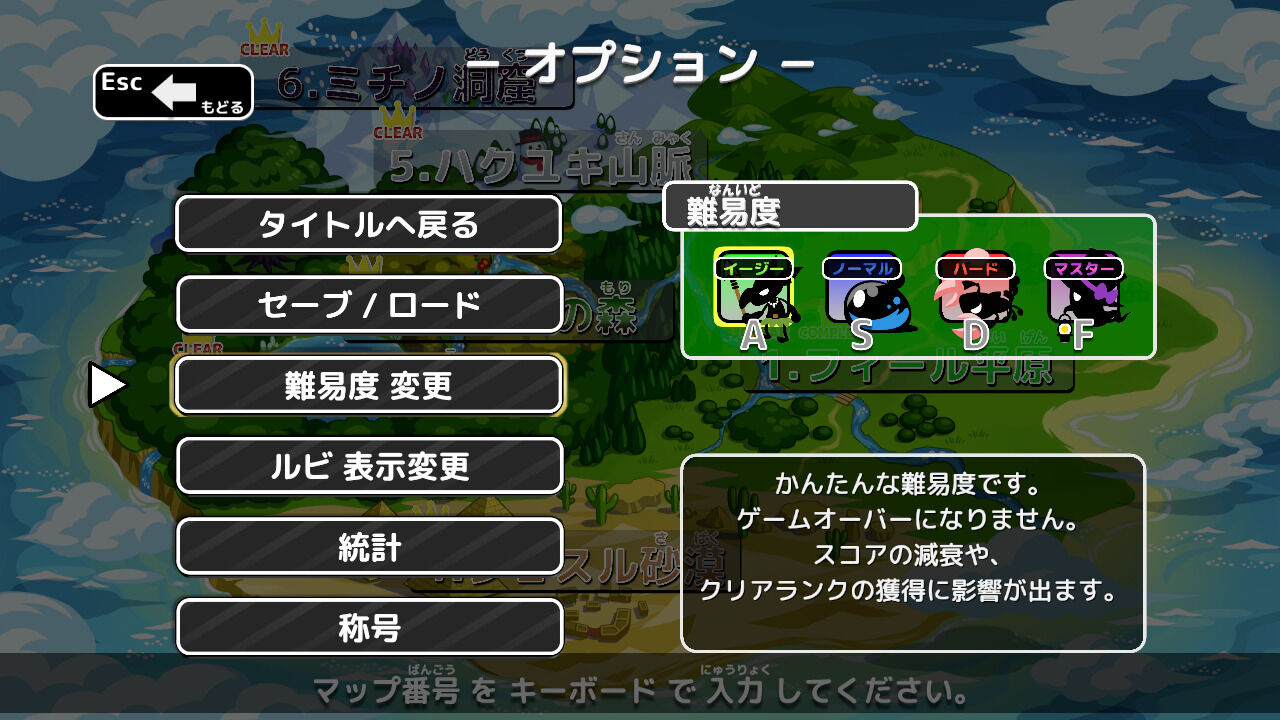Expand the ルビ 表示変更 option
Image resolution: width=1280 pixels, height=720 pixels.
click(x=369, y=466)
